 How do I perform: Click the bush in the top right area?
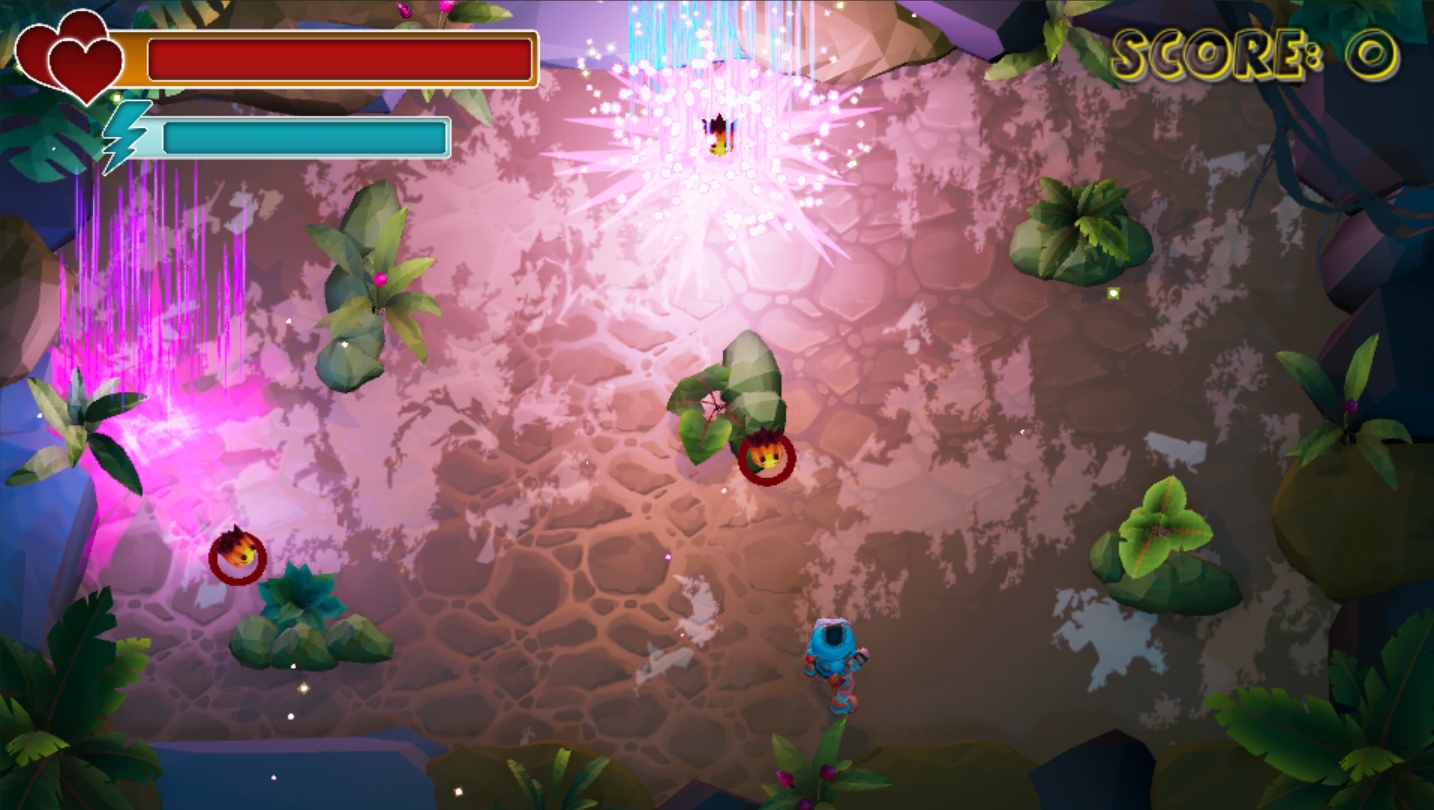[x=1080, y=230]
